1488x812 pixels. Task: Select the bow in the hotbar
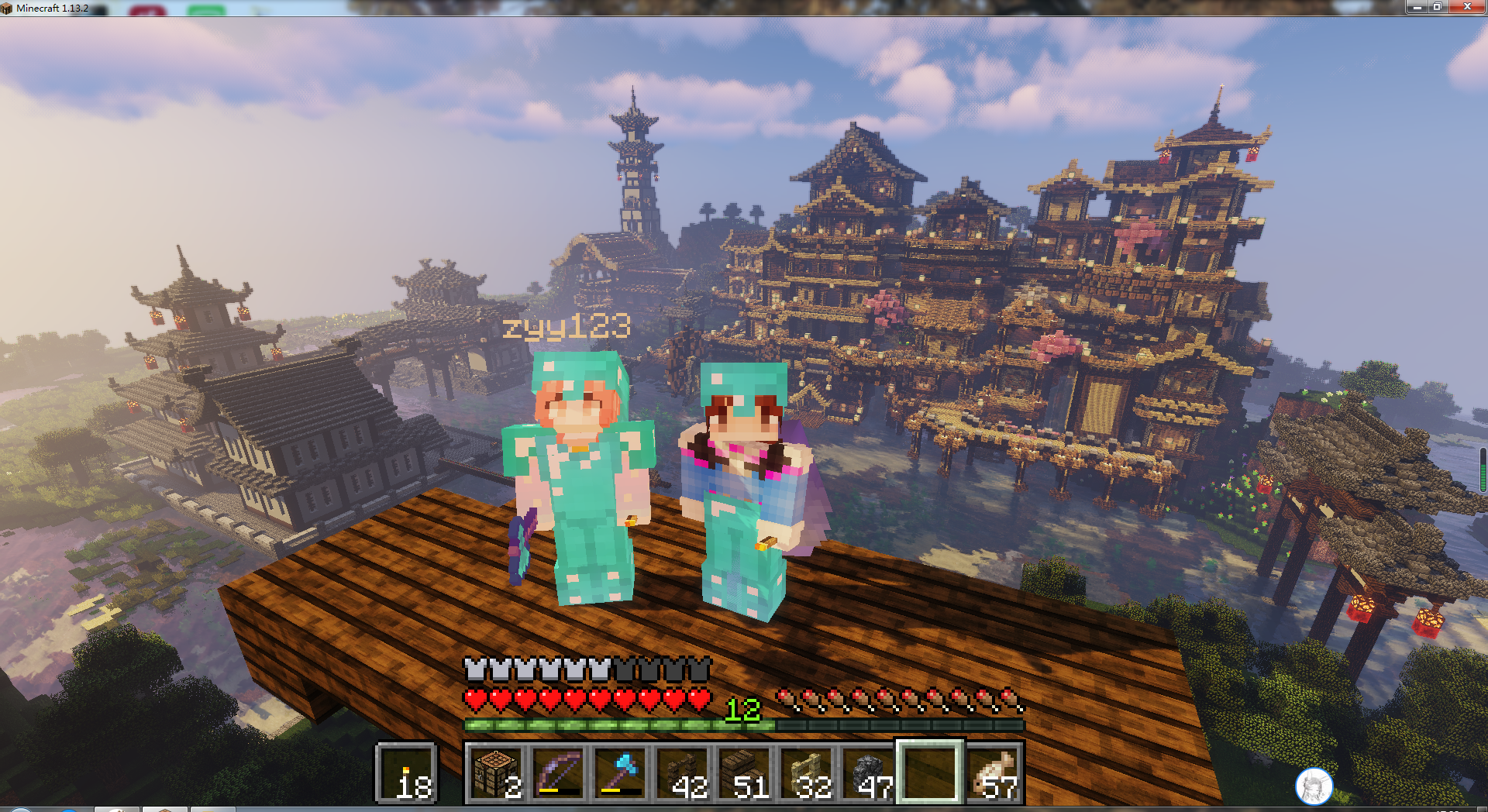click(558, 772)
